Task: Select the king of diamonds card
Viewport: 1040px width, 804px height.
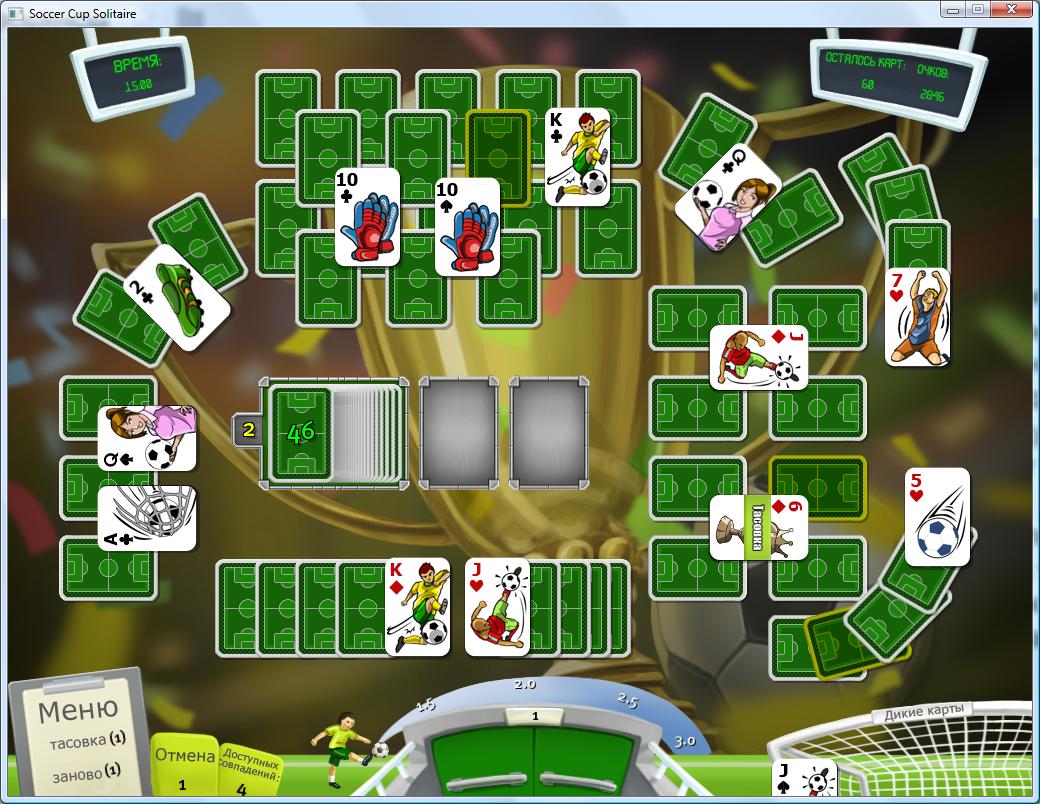Action: pos(417,607)
